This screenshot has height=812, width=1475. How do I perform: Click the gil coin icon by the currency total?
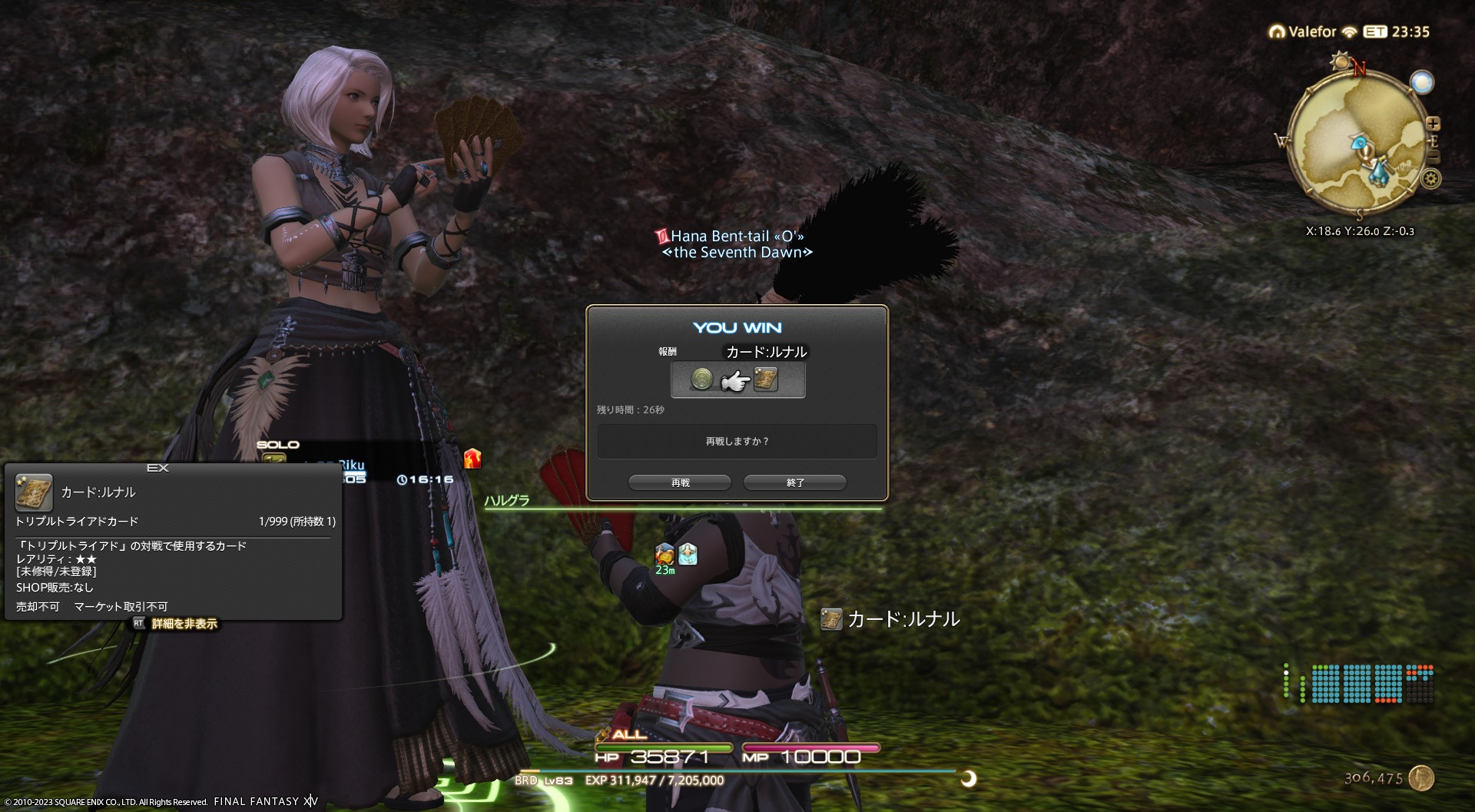[1421, 777]
